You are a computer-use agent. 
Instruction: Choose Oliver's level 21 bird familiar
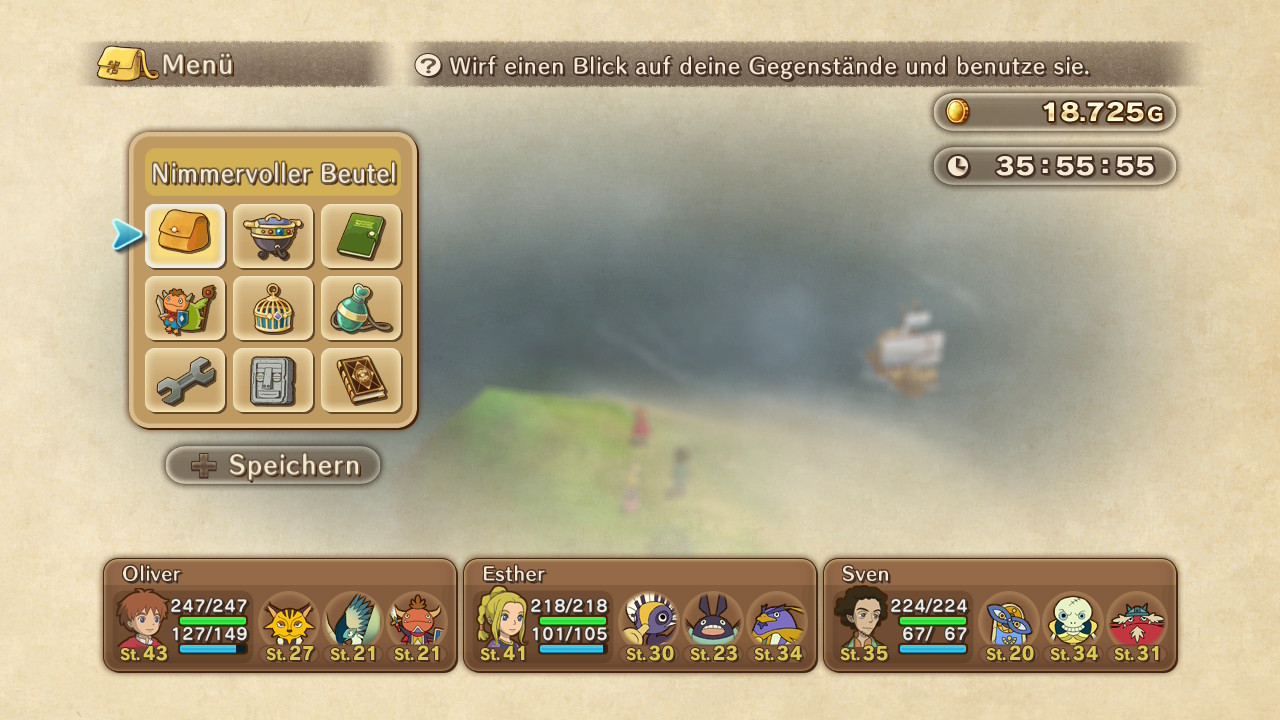(x=352, y=622)
